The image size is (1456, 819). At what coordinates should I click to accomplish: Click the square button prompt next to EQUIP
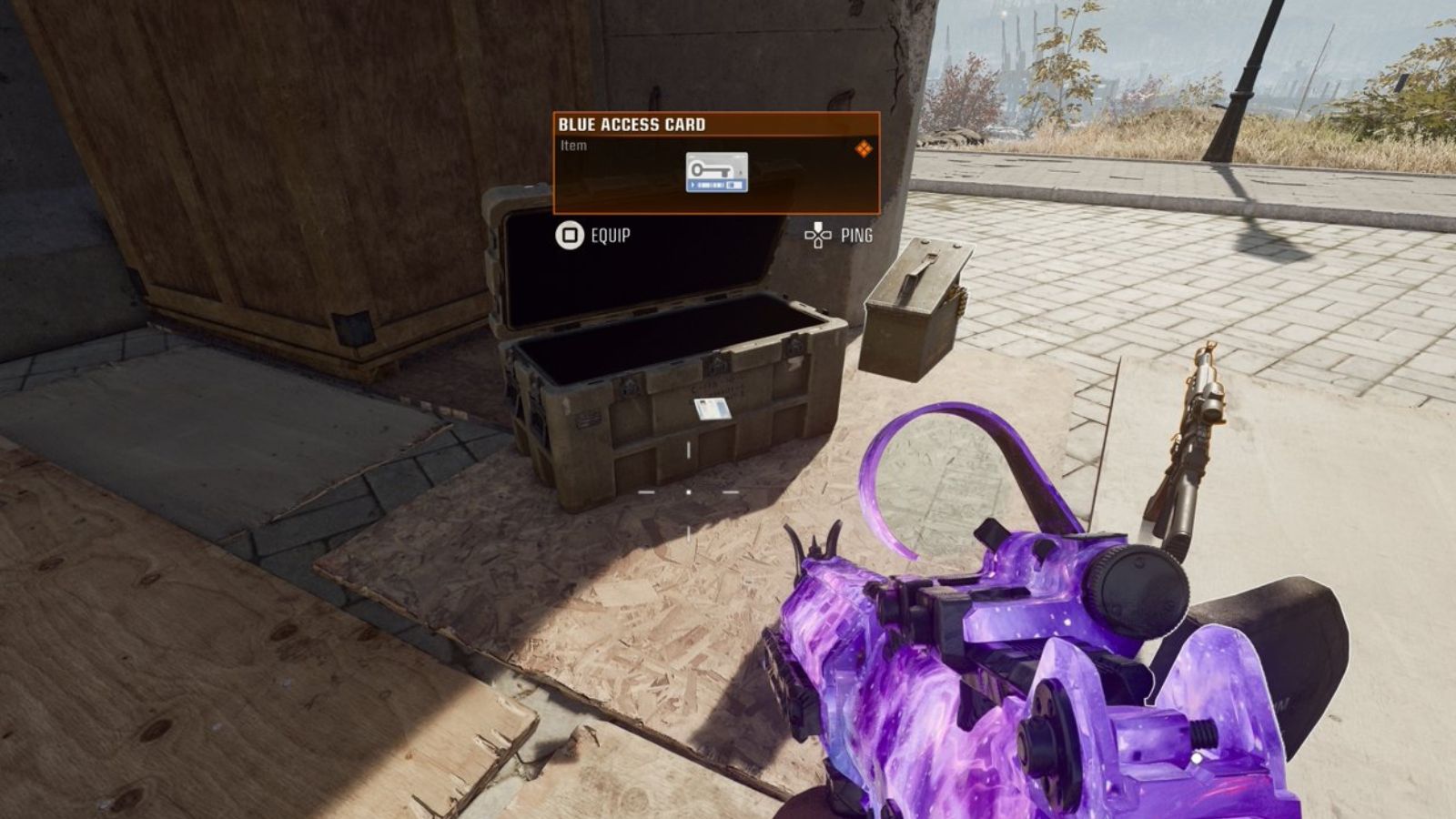pos(568,235)
